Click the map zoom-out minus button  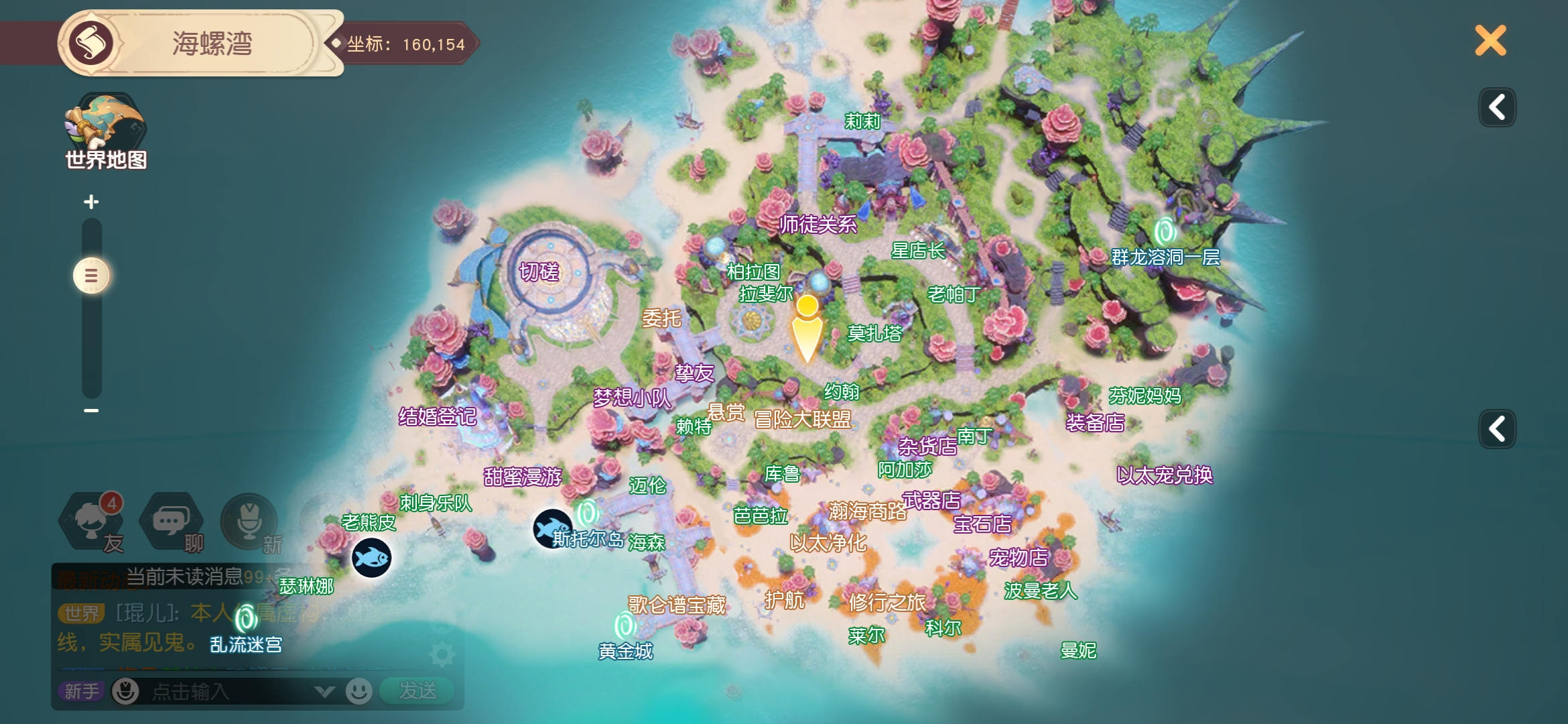(x=91, y=410)
